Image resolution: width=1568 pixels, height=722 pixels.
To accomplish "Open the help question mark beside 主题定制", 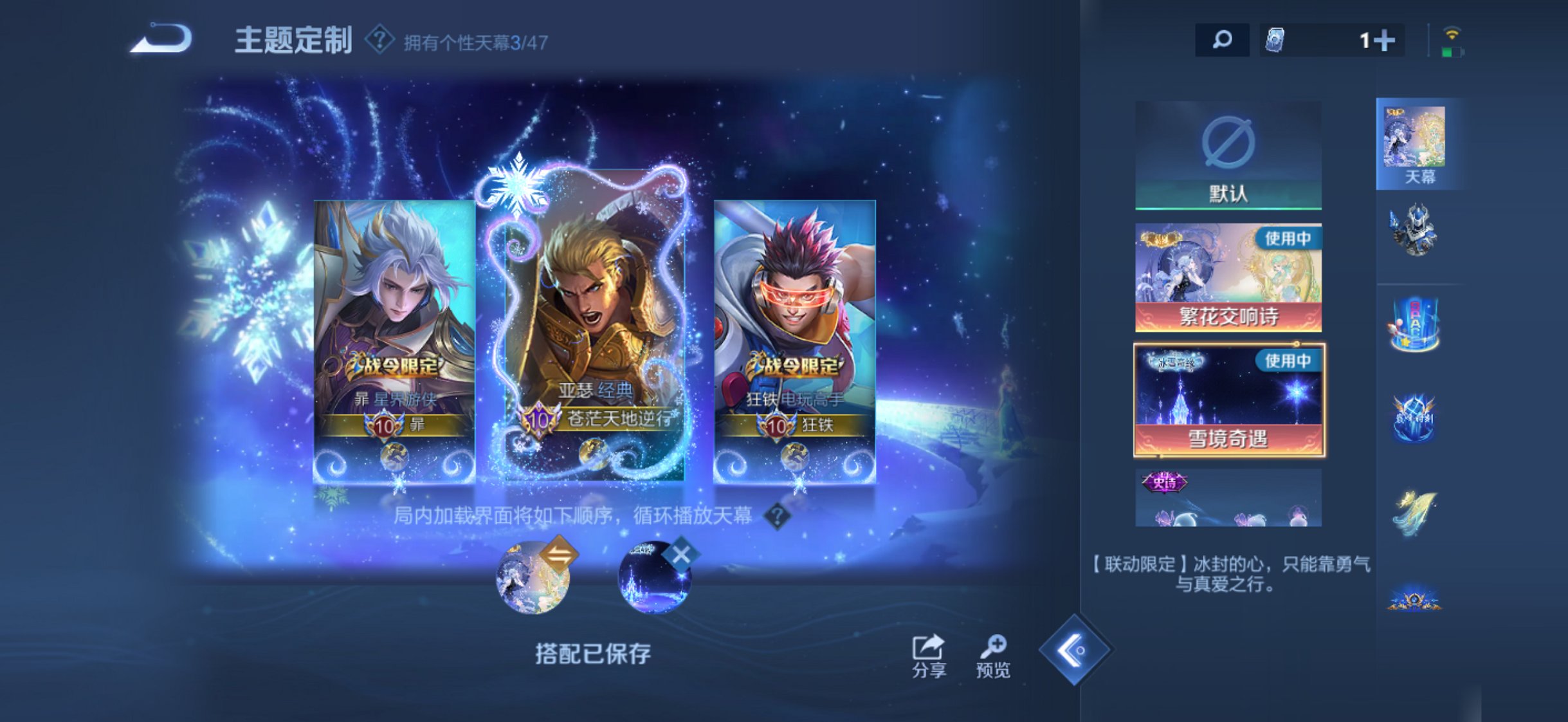I will tap(379, 39).
